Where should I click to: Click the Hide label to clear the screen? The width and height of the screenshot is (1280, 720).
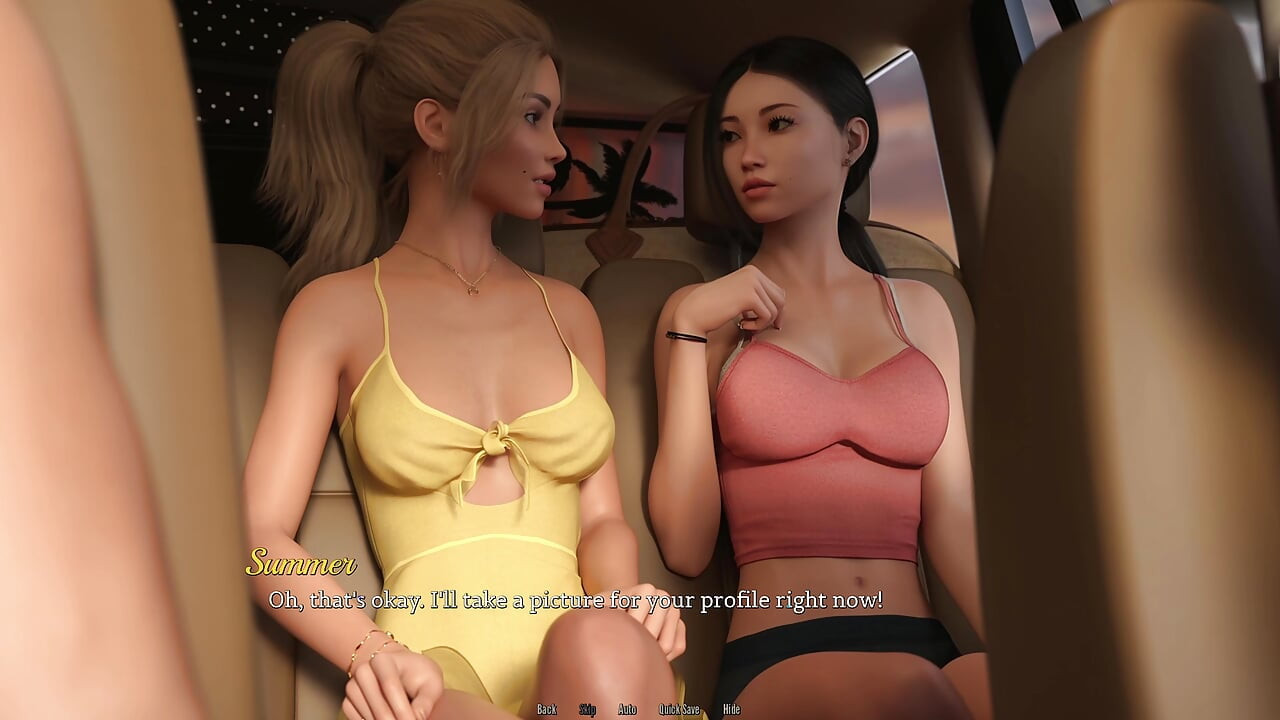(731, 709)
